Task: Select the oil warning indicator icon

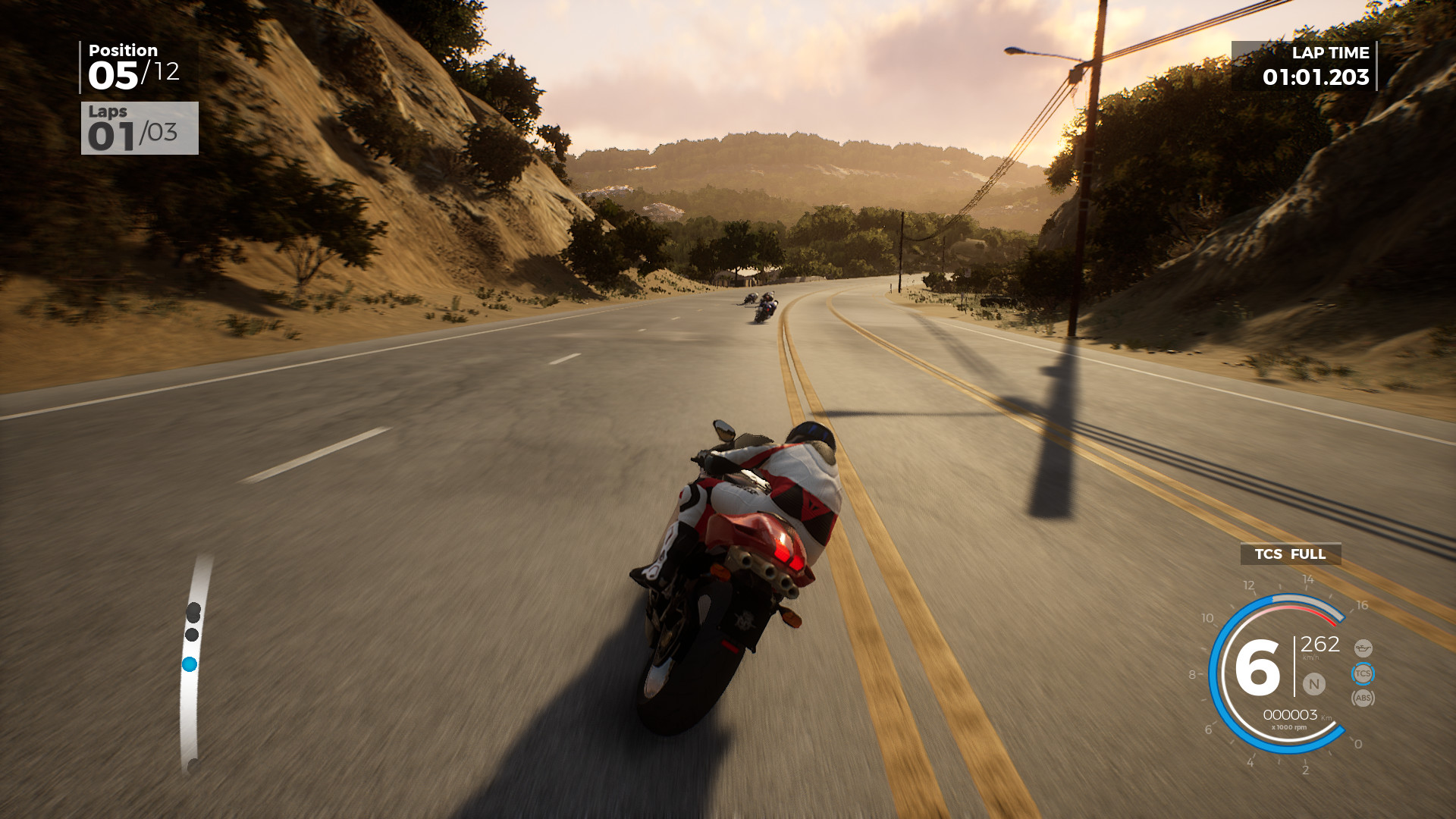Action: coord(1364,648)
